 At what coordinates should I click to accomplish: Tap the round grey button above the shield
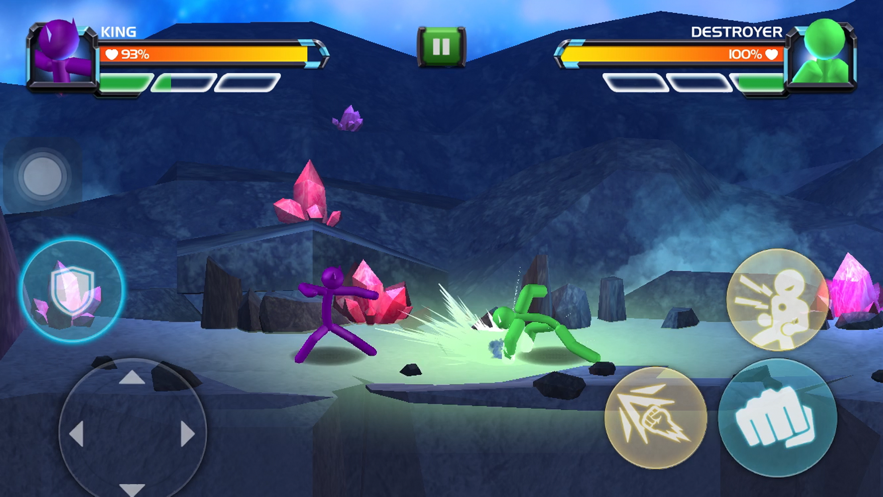(x=42, y=176)
